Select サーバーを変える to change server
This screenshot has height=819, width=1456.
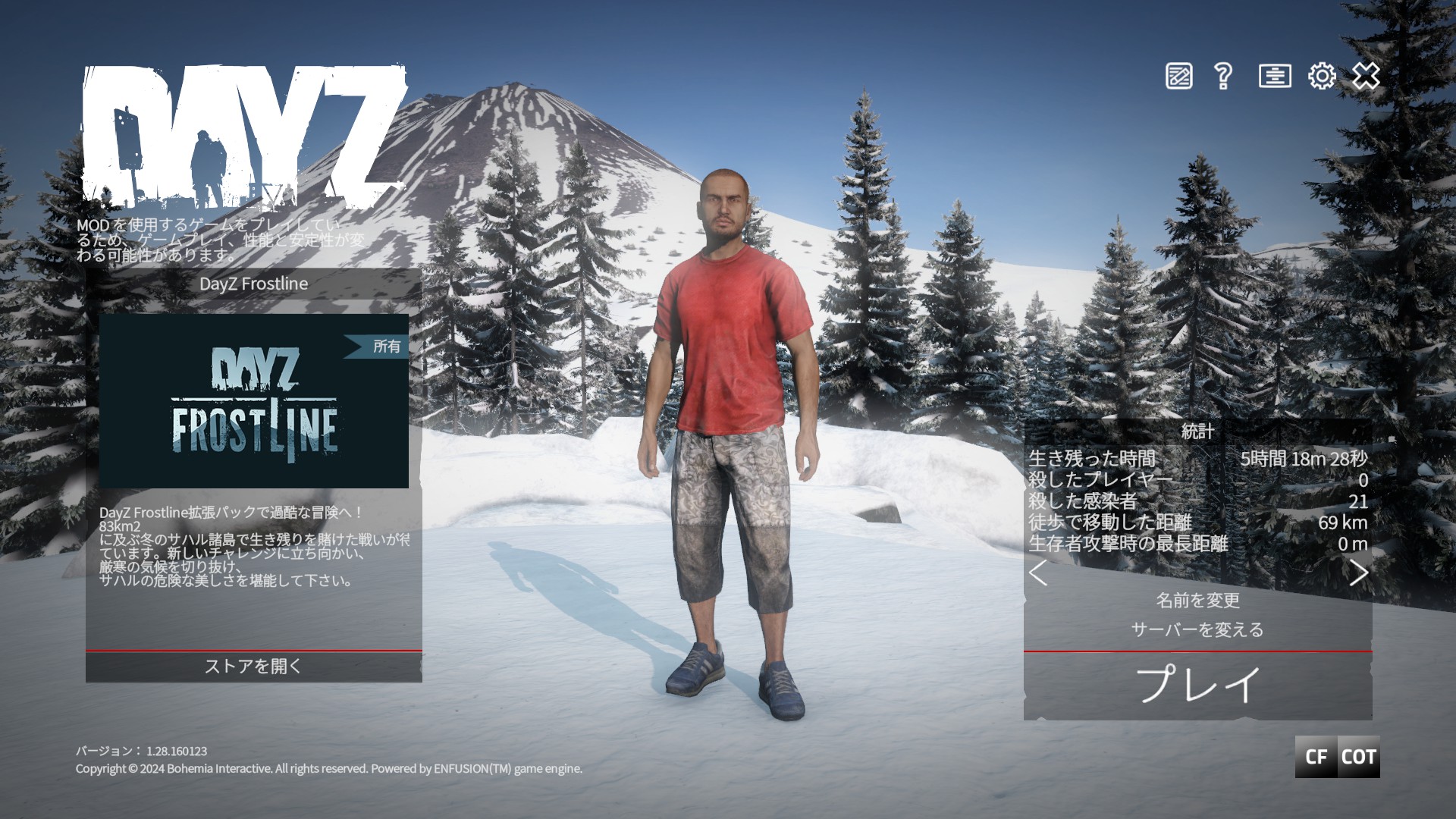1197,629
